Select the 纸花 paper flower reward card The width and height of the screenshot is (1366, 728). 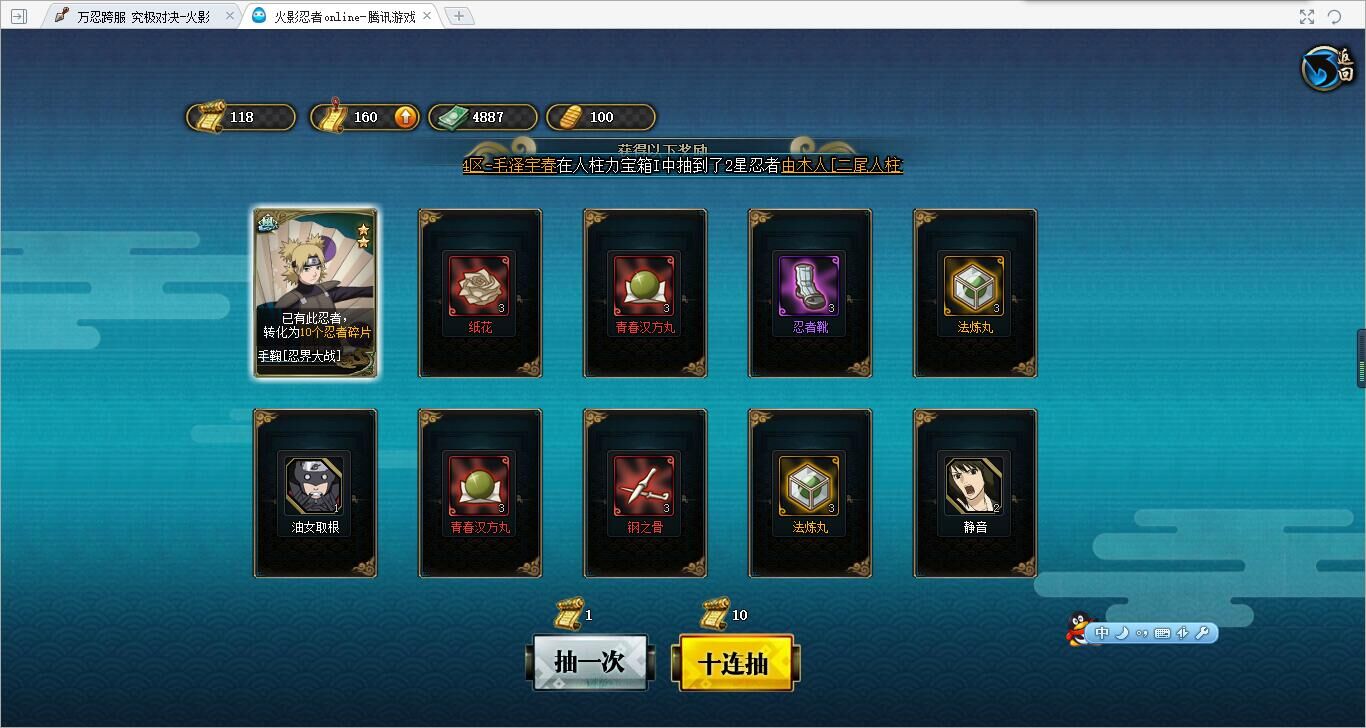coord(480,293)
